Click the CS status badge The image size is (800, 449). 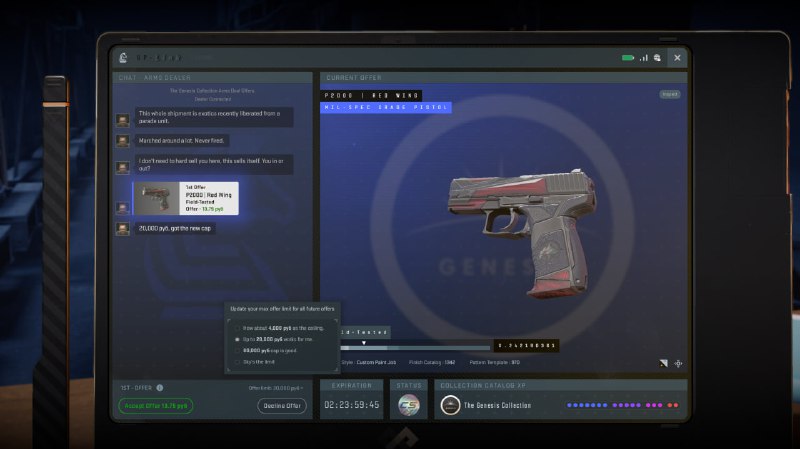(x=409, y=406)
